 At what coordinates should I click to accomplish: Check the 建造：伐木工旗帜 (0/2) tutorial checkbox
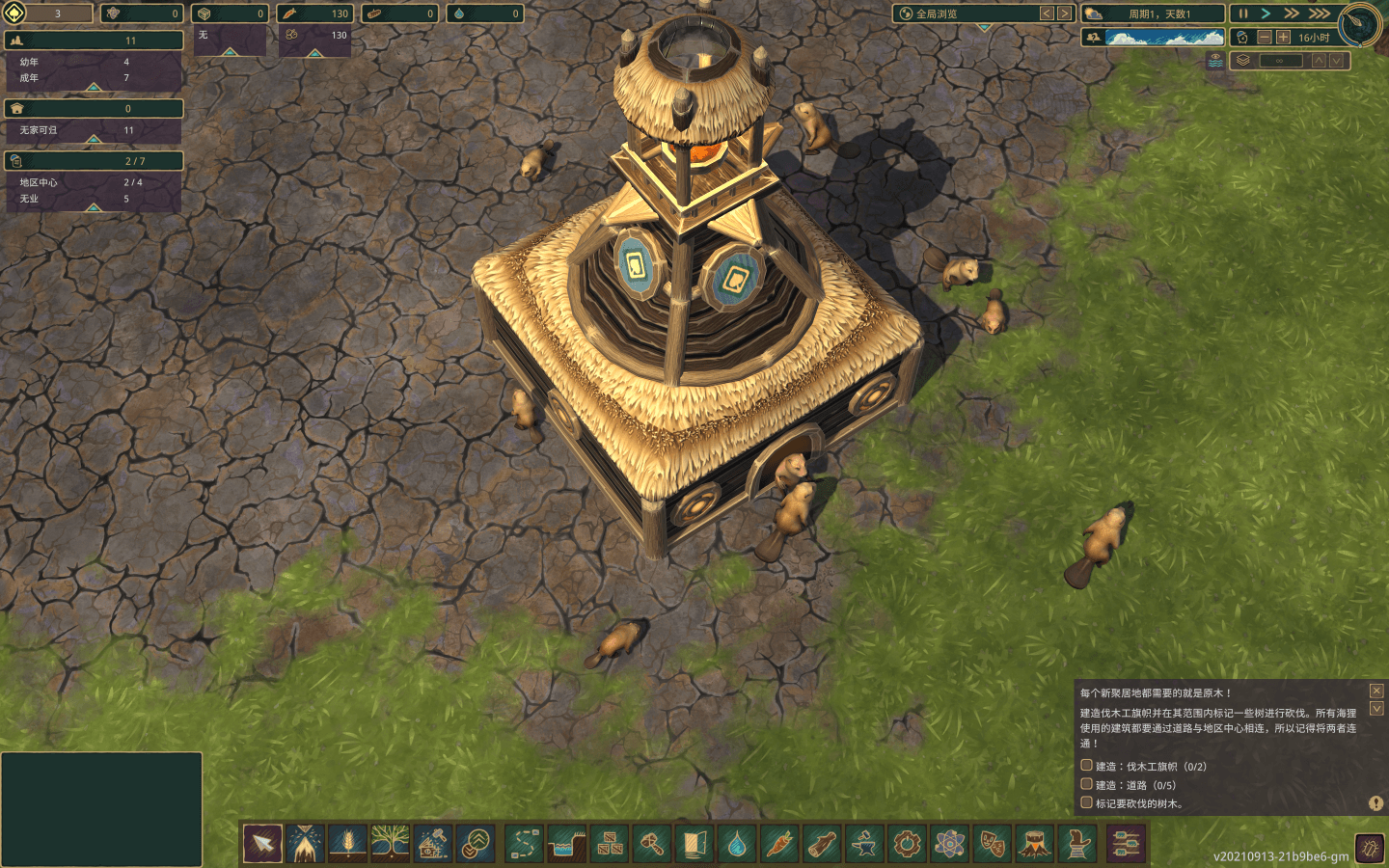click(1085, 766)
